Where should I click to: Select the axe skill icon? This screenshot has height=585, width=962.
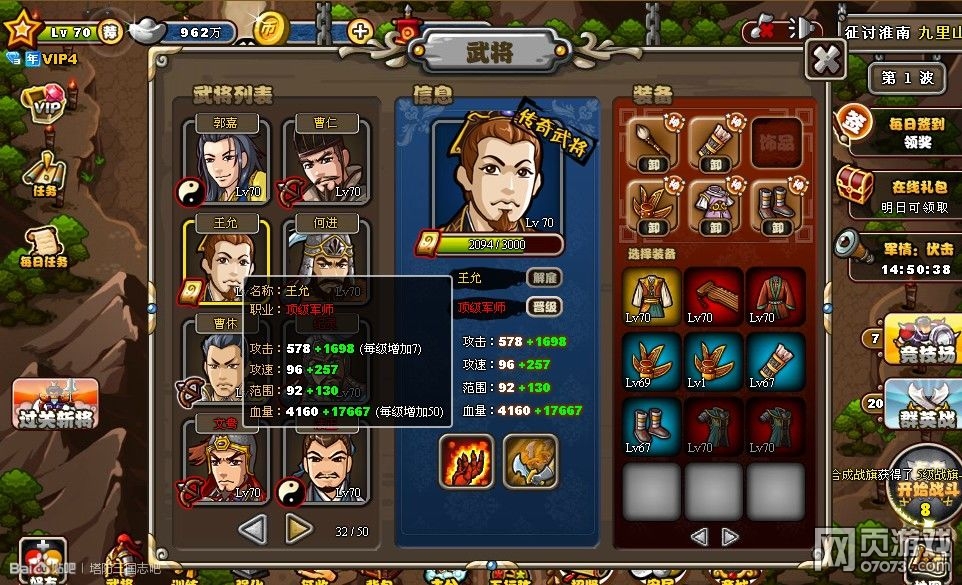click(529, 461)
